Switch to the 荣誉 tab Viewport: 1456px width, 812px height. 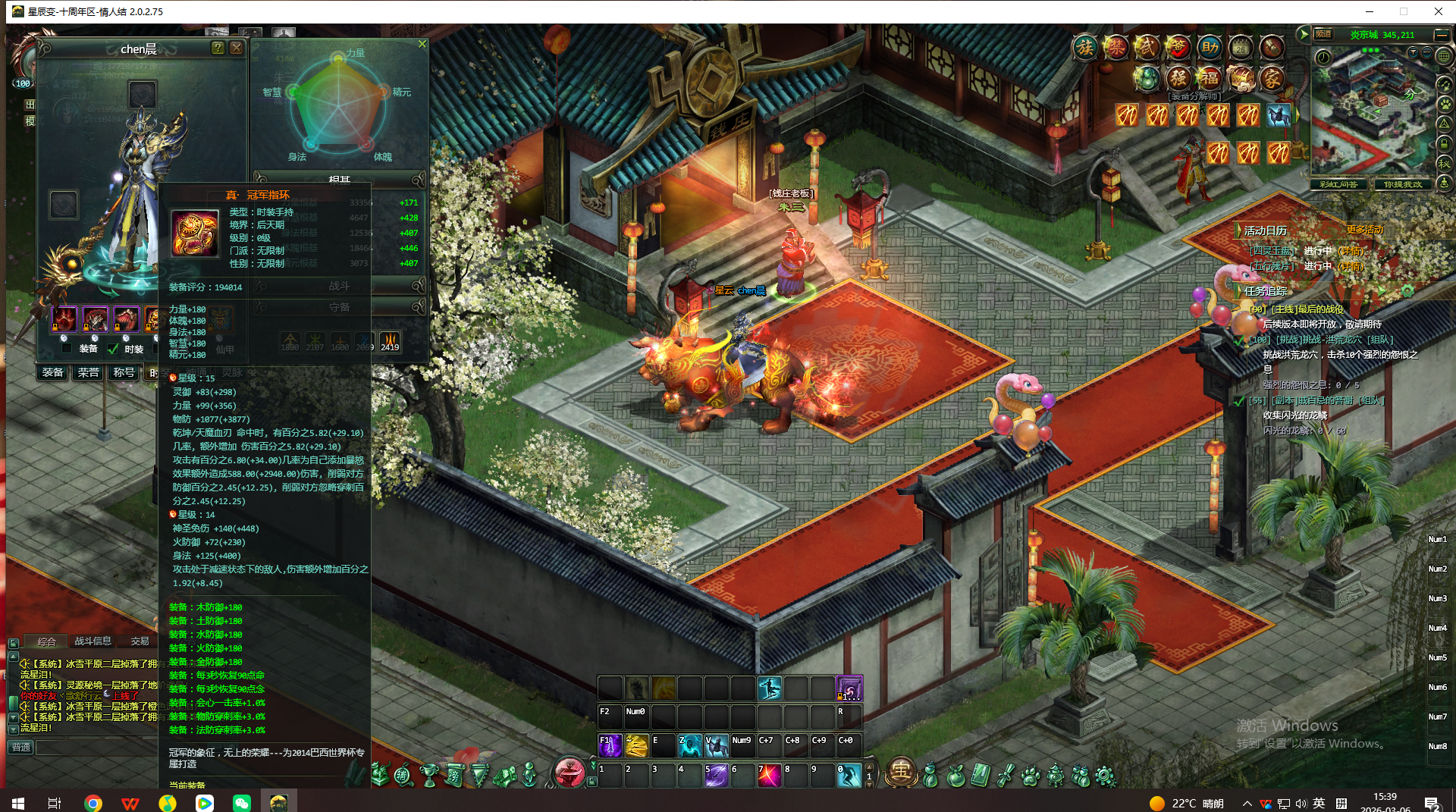(89, 372)
